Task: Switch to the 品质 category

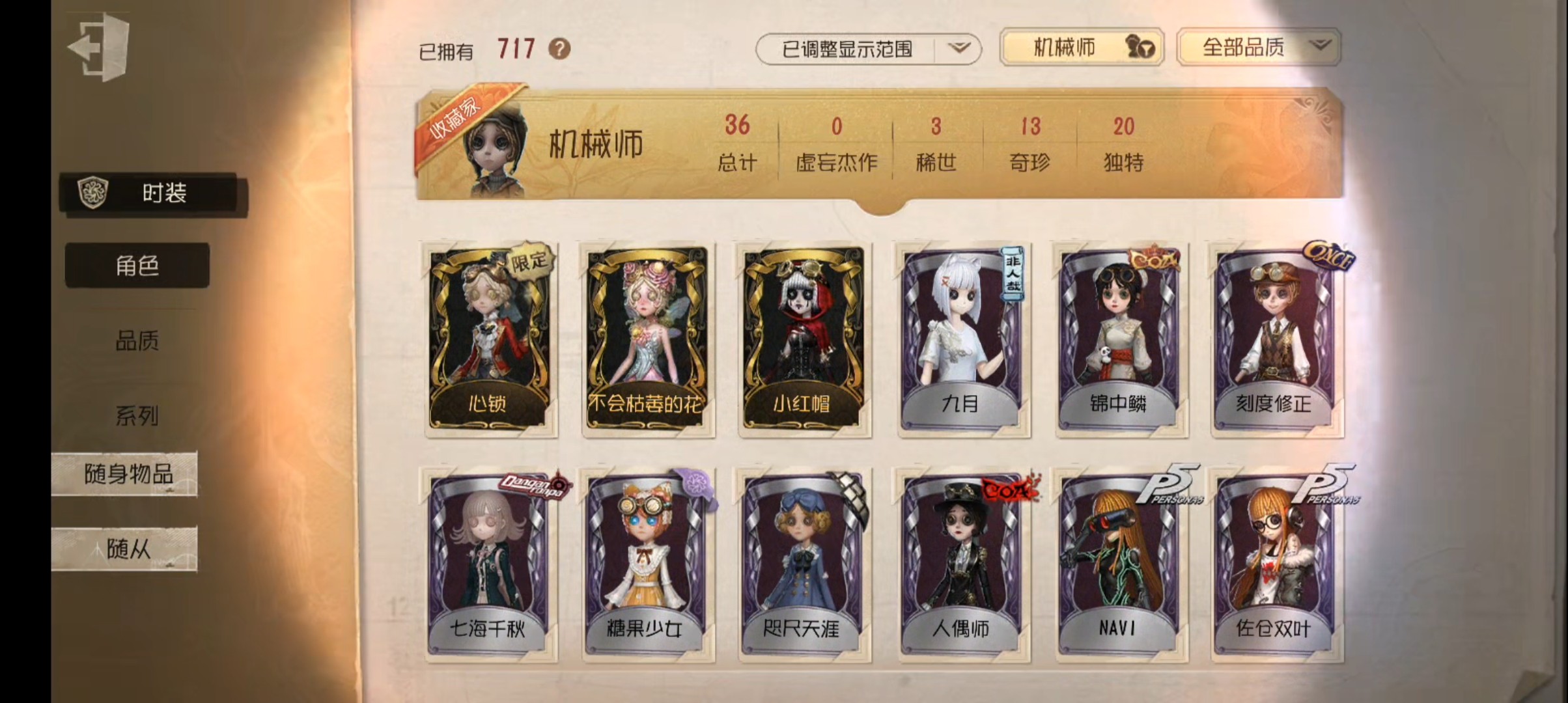Action: tap(137, 340)
